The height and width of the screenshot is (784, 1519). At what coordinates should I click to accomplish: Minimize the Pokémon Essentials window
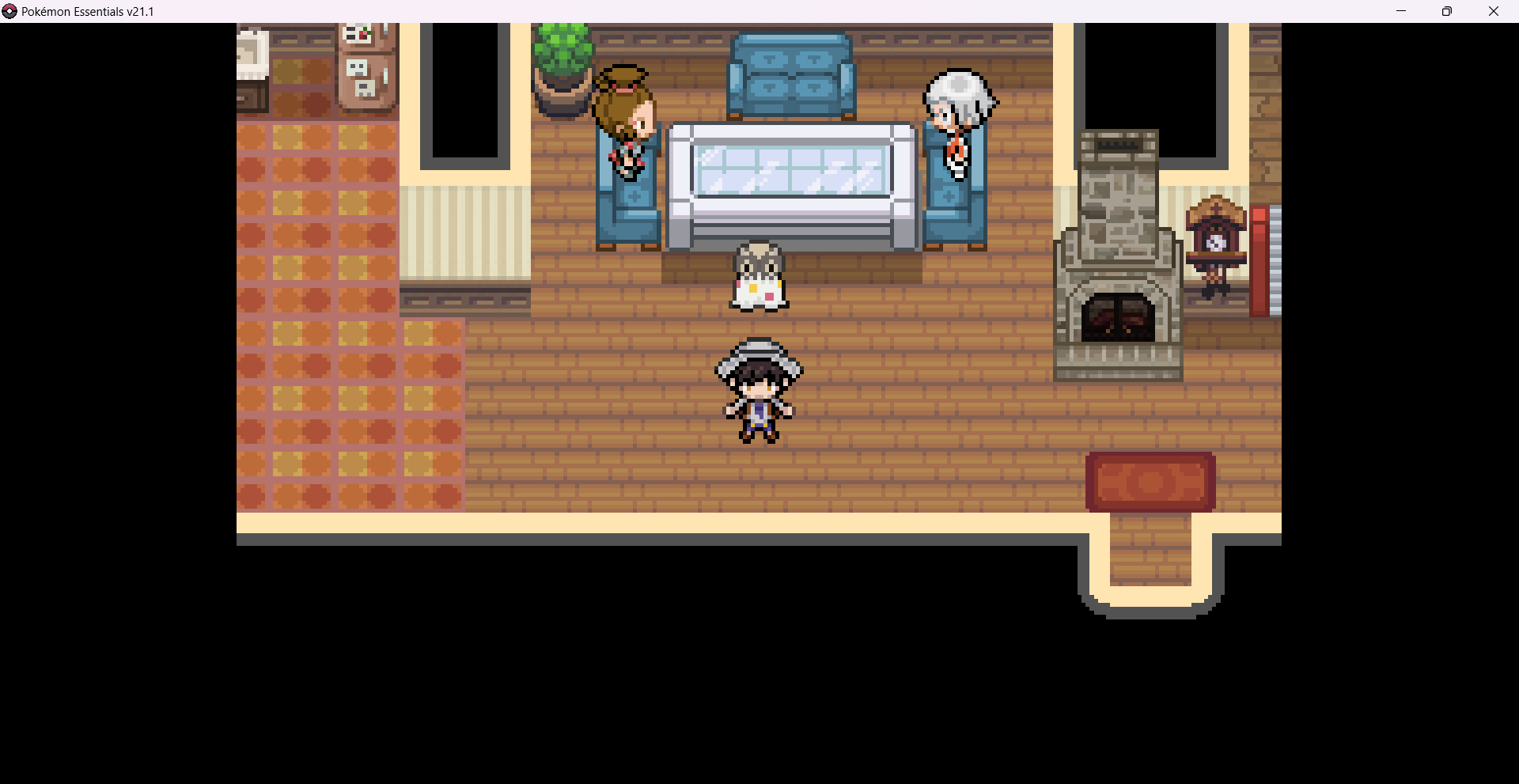1401,11
